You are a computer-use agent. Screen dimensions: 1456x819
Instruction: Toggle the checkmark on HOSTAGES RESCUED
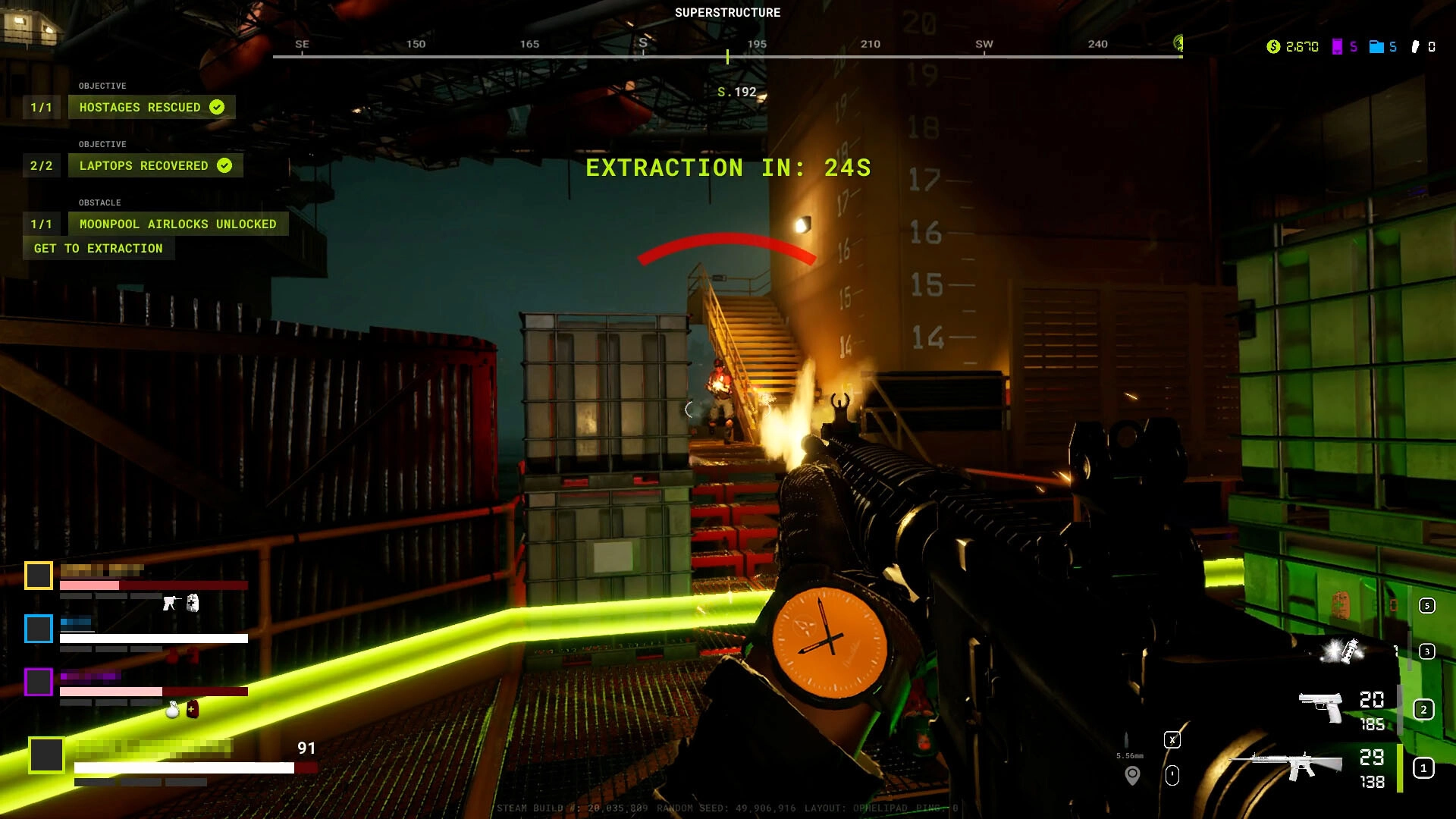point(216,107)
